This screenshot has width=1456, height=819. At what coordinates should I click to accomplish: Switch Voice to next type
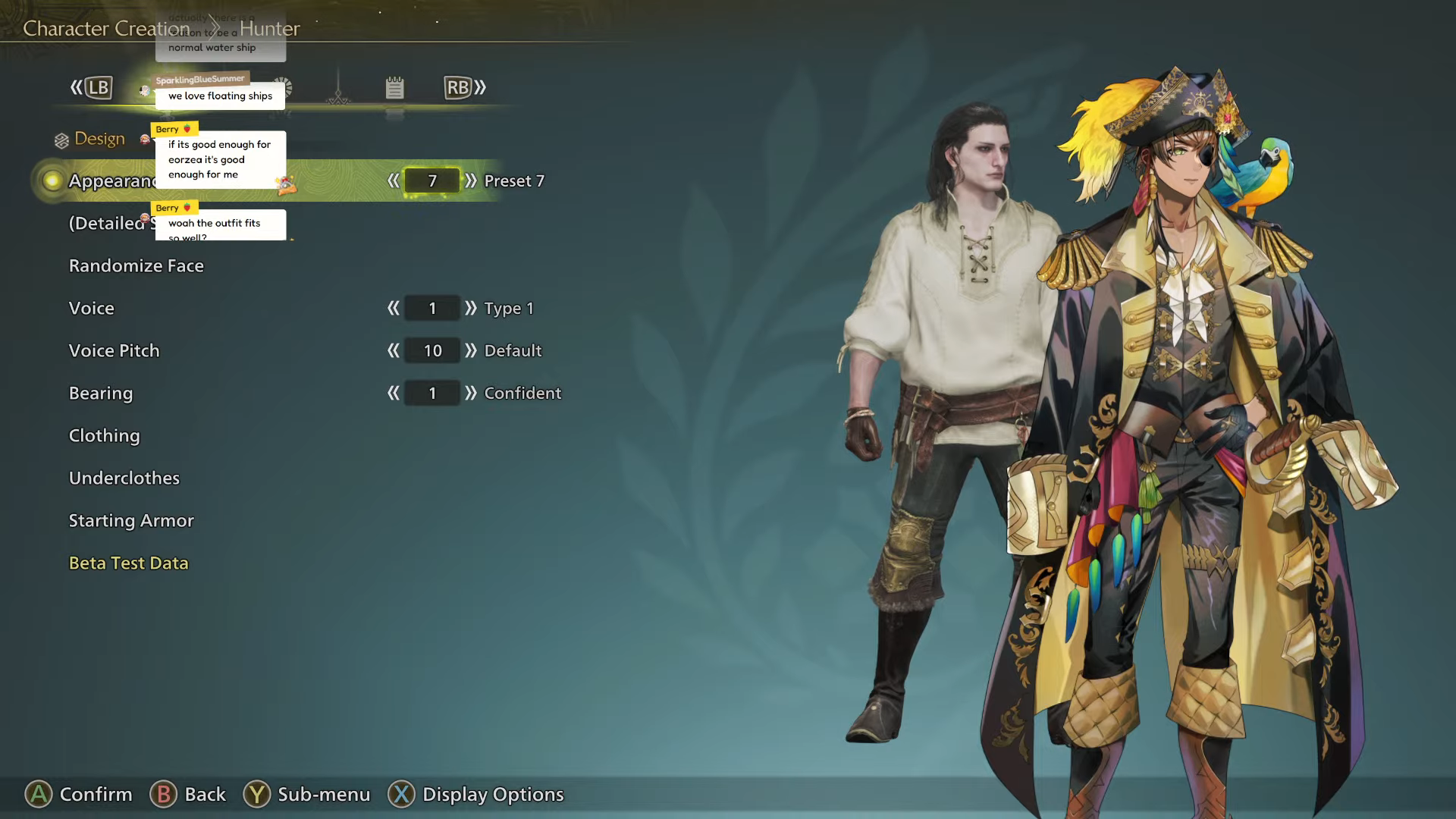[x=471, y=308]
